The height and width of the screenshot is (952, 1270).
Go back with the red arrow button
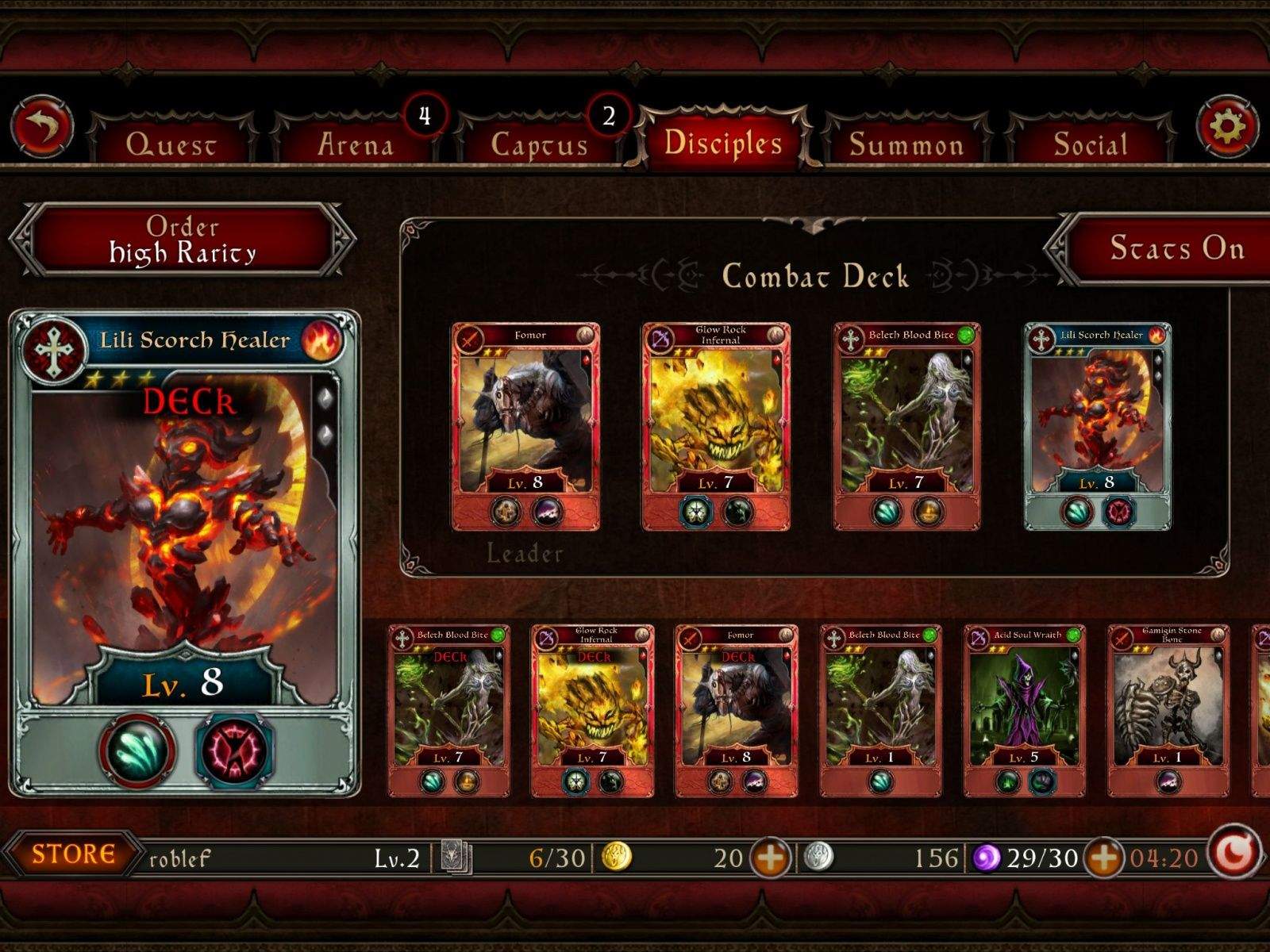pos(42,127)
